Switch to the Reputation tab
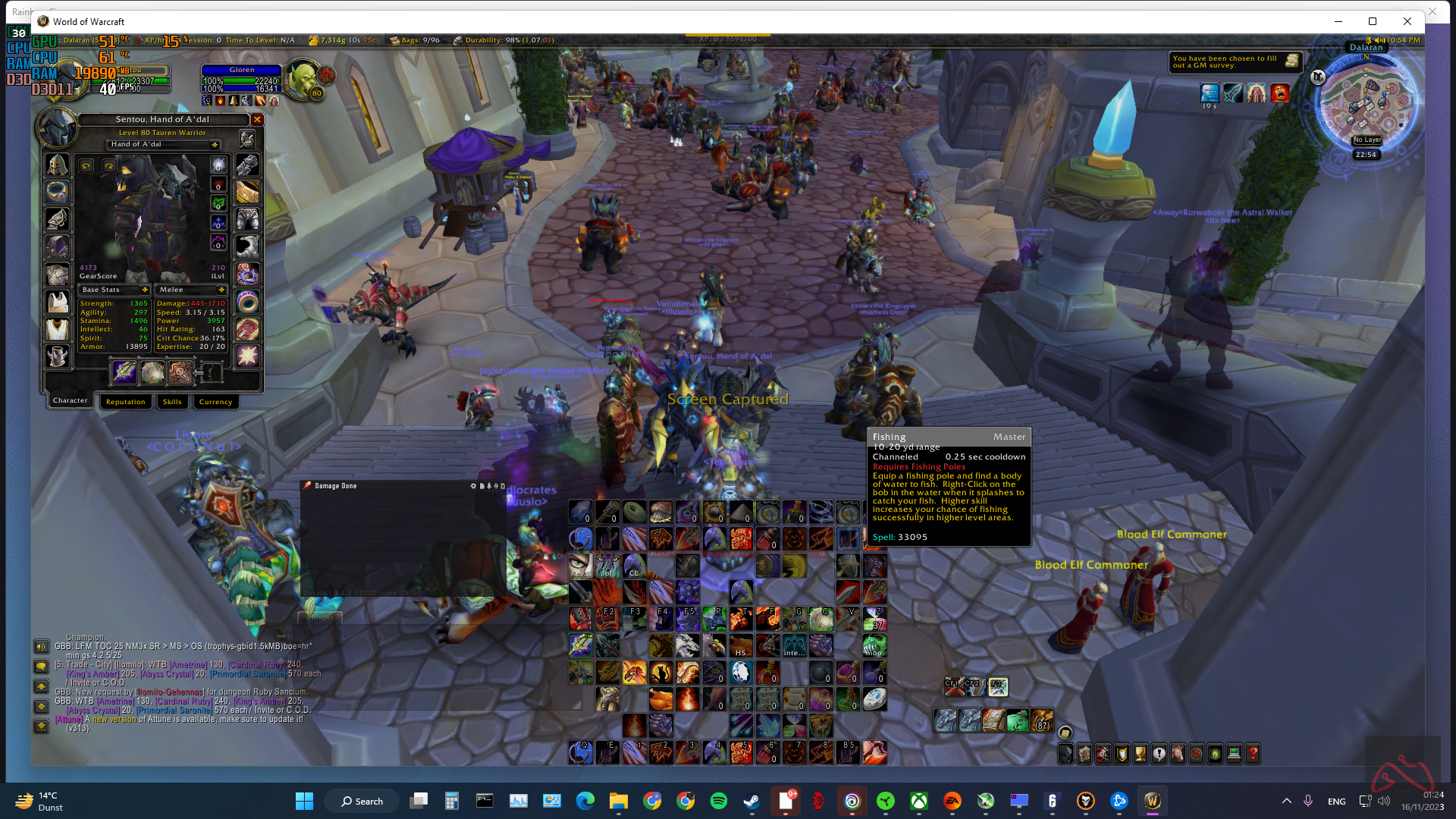 point(125,402)
